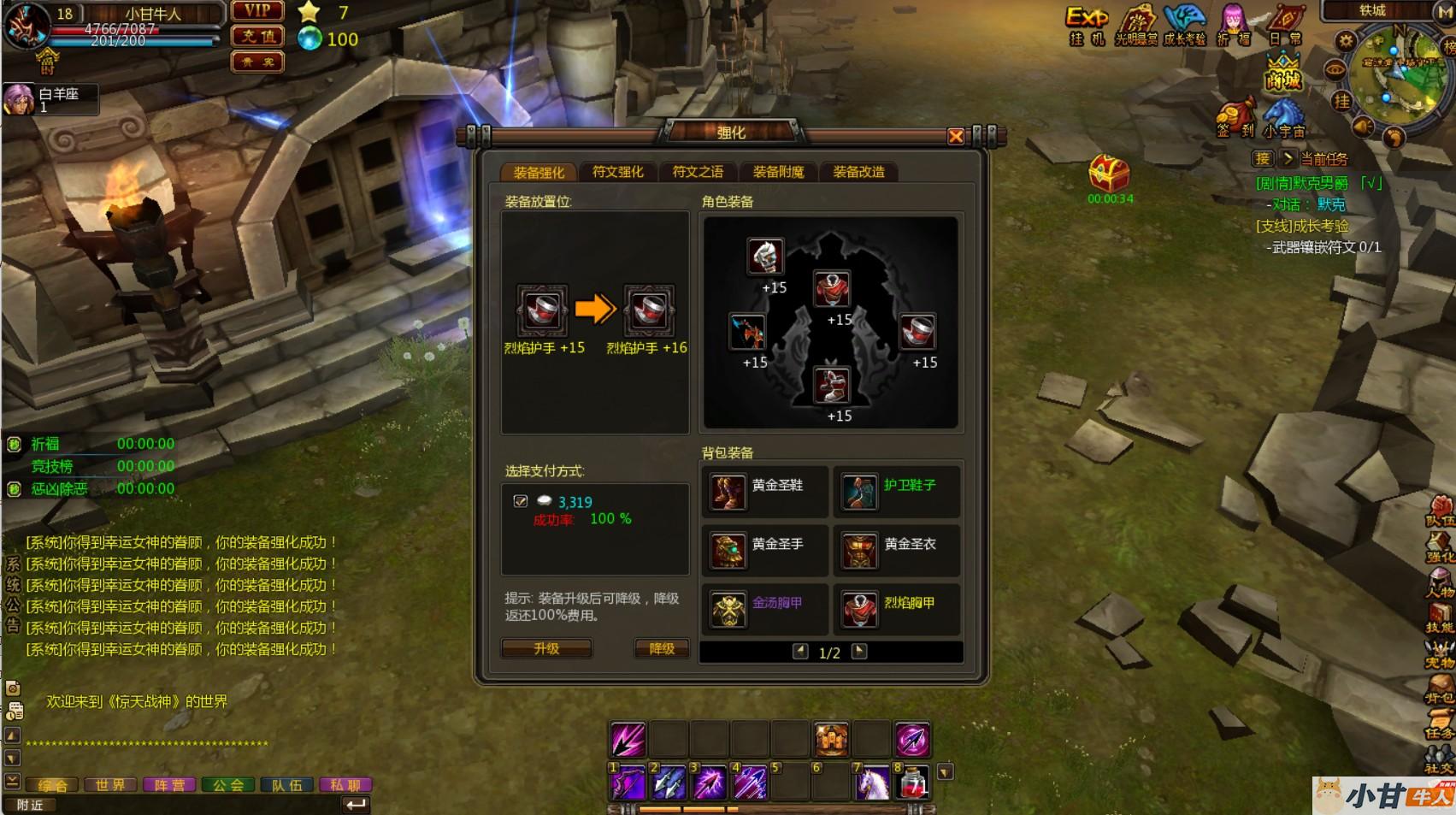The image size is (1456, 815).
Task: Use the red health potion hotbar slot
Action: point(913,783)
